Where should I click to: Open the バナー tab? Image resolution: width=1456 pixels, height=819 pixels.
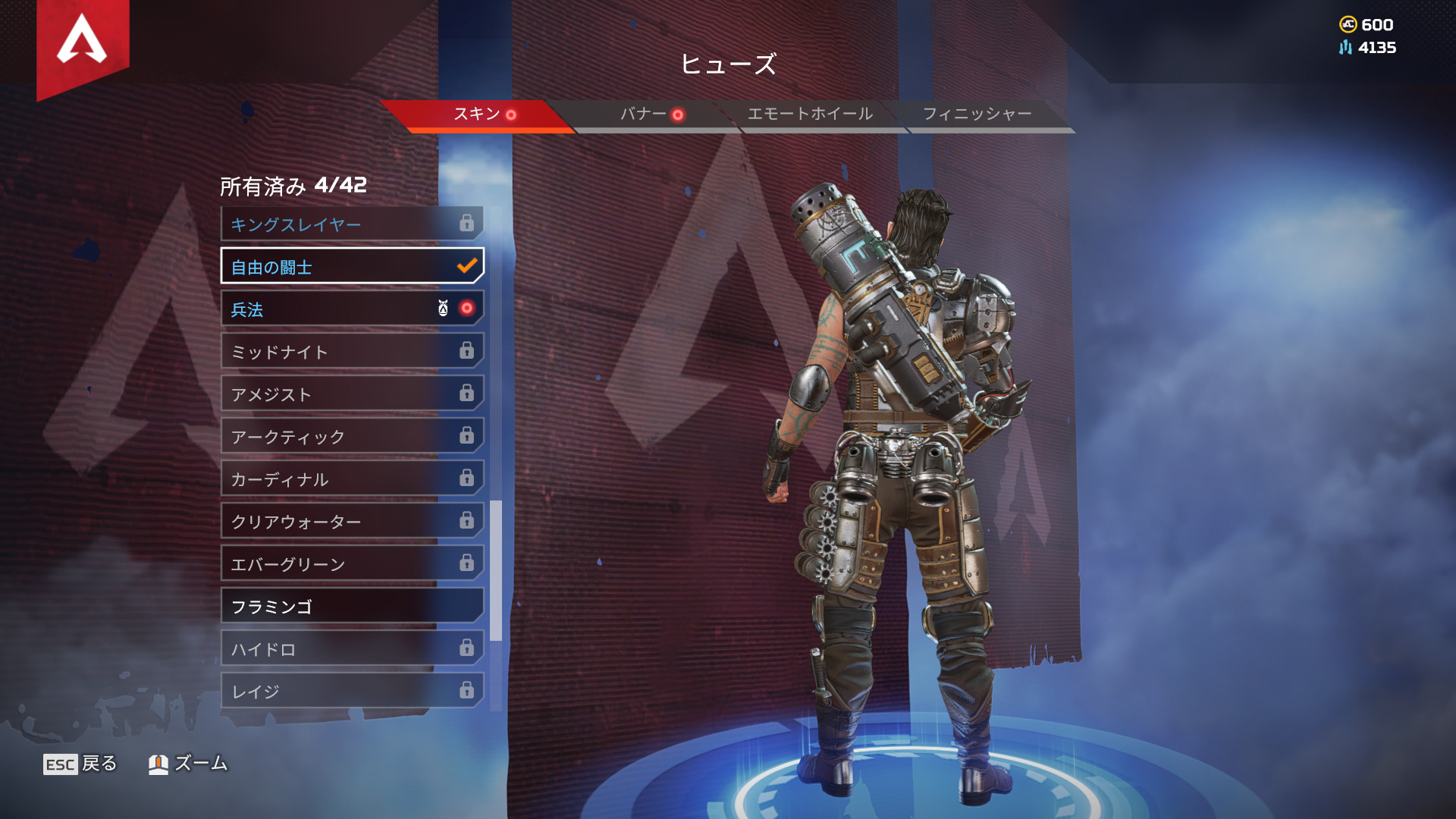645,115
